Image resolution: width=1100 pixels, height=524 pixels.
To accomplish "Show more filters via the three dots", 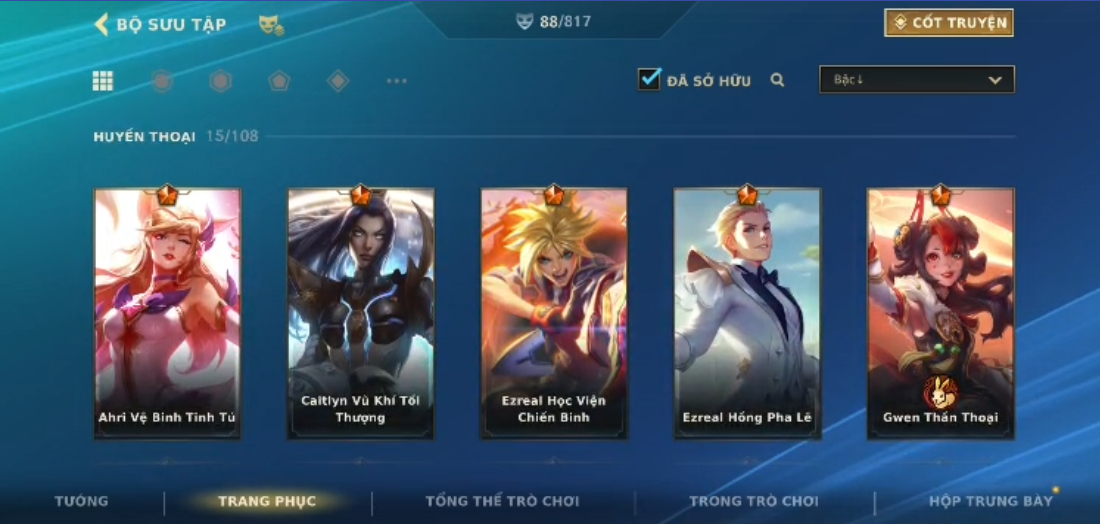I will tap(396, 81).
